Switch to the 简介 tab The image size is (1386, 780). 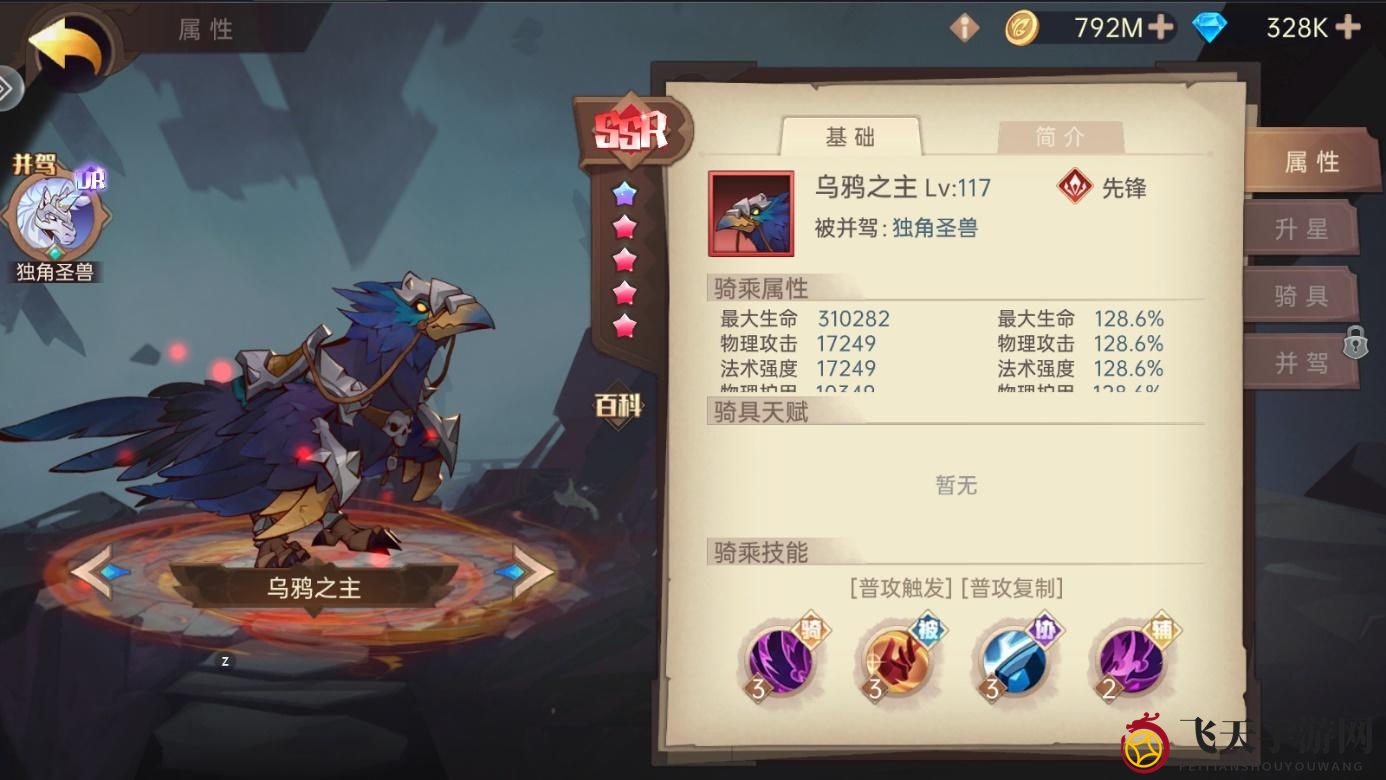pos(1060,137)
